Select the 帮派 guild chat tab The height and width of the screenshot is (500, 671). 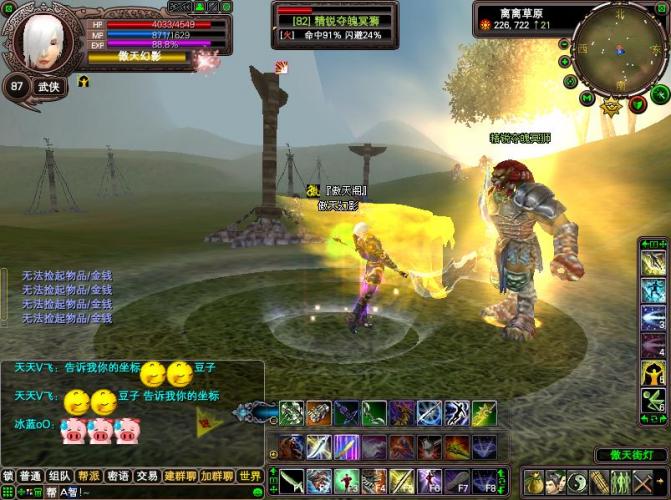pyautogui.click(x=89, y=476)
